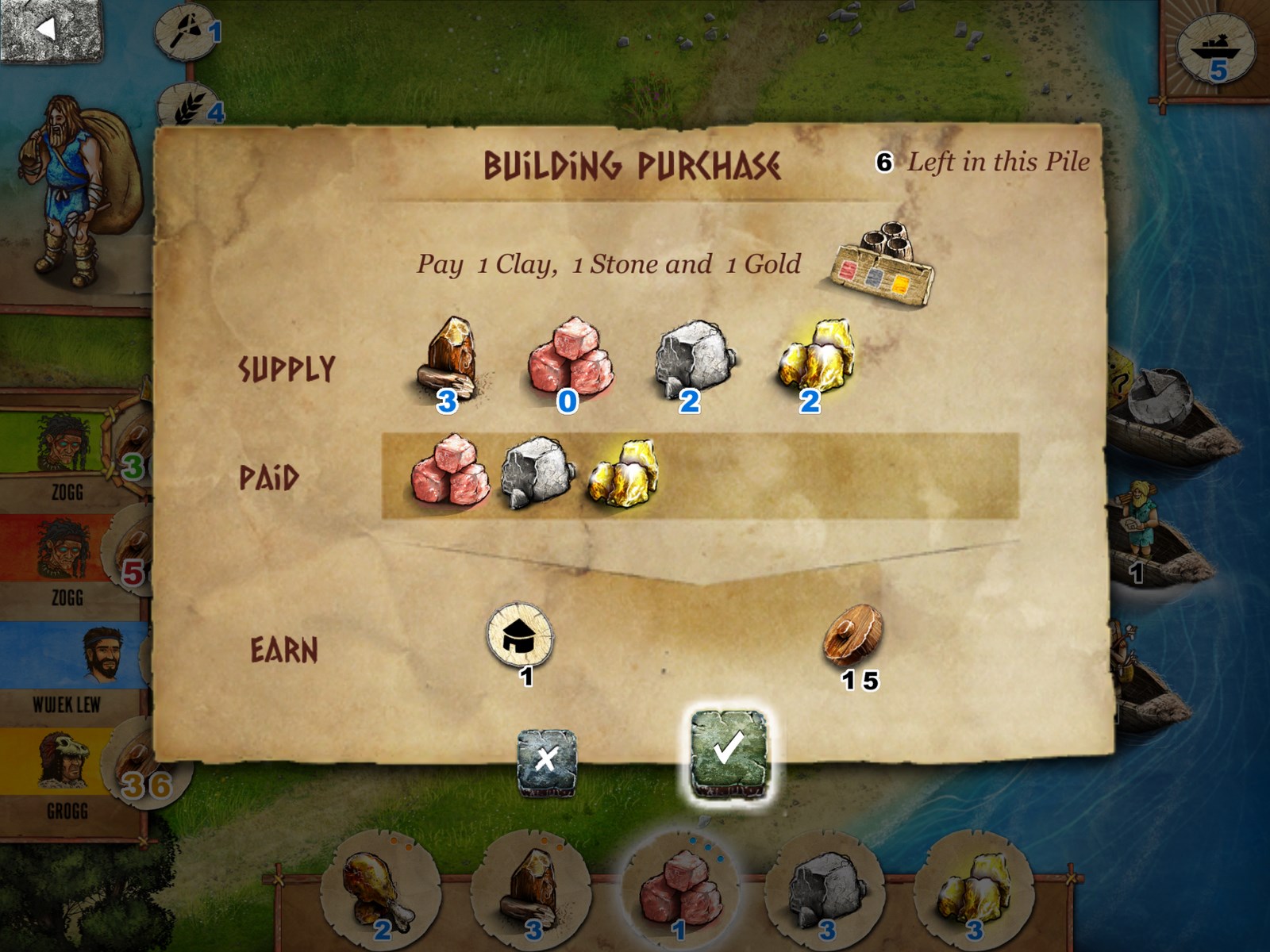Select the stone token in the bottom bar
The height and width of the screenshot is (952, 1270).
click(825, 889)
